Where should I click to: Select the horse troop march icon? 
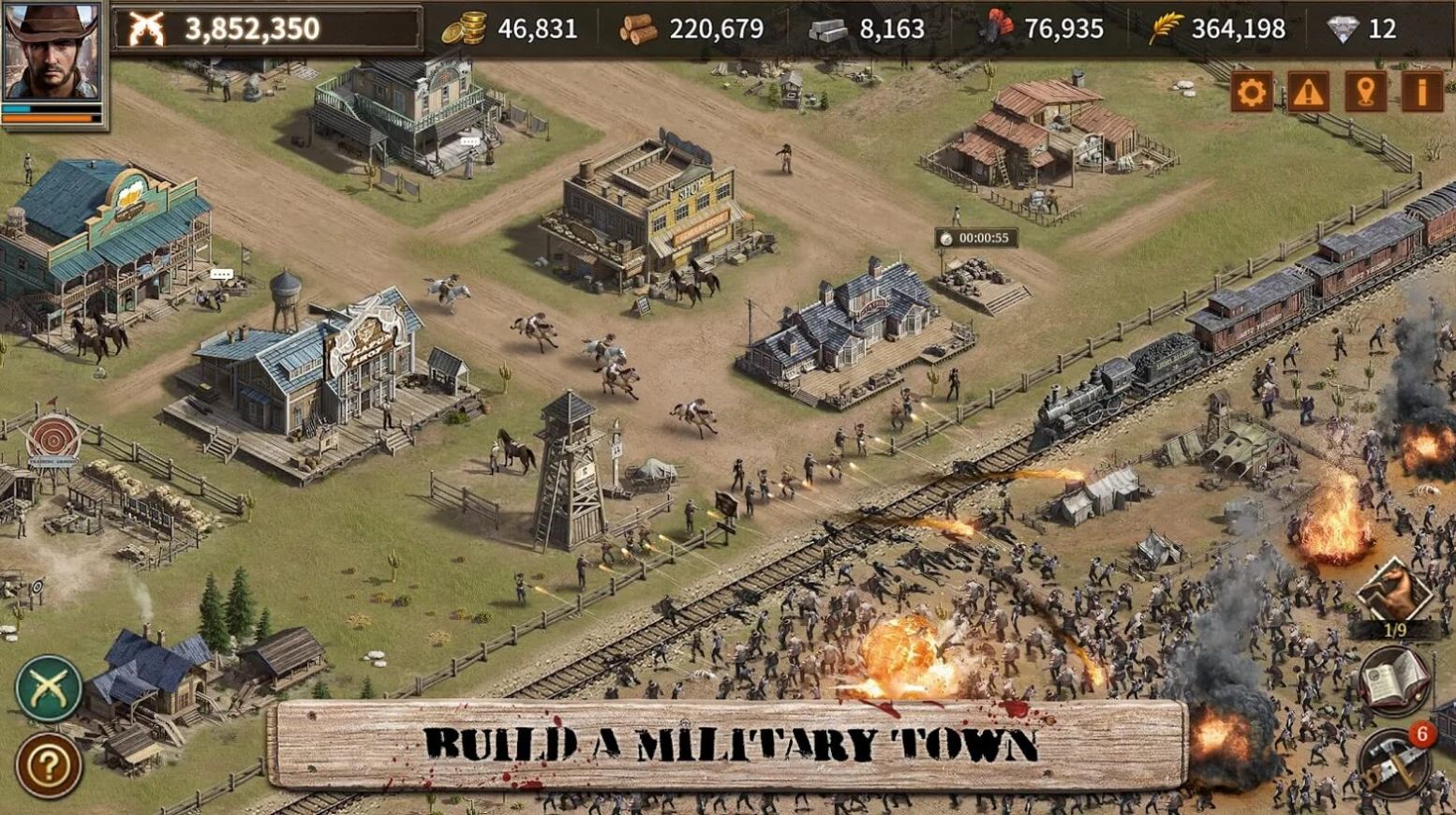pos(1394,592)
